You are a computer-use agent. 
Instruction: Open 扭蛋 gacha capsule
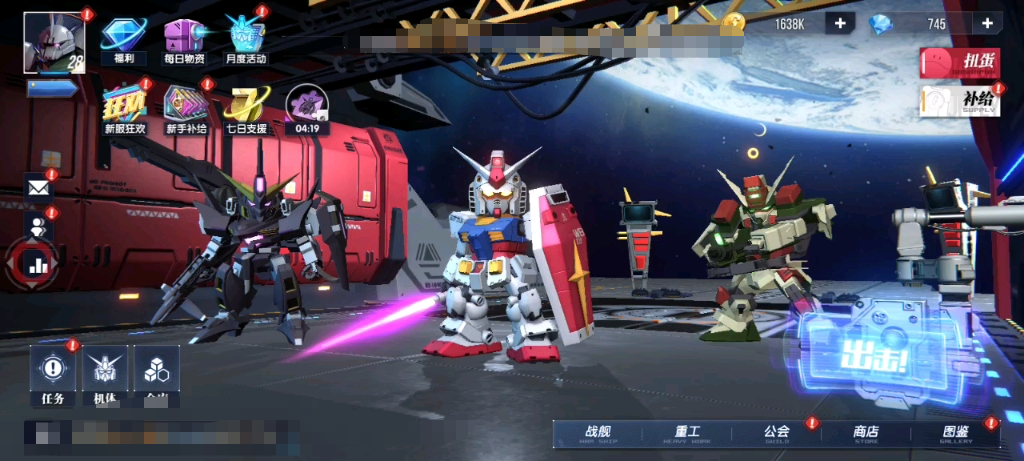point(960,62)
